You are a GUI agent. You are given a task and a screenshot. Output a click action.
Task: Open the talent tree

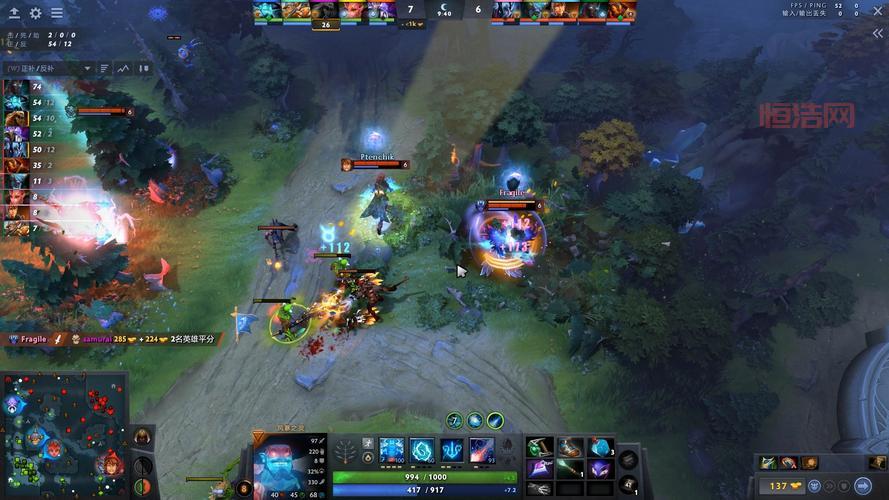pos(346,452)
